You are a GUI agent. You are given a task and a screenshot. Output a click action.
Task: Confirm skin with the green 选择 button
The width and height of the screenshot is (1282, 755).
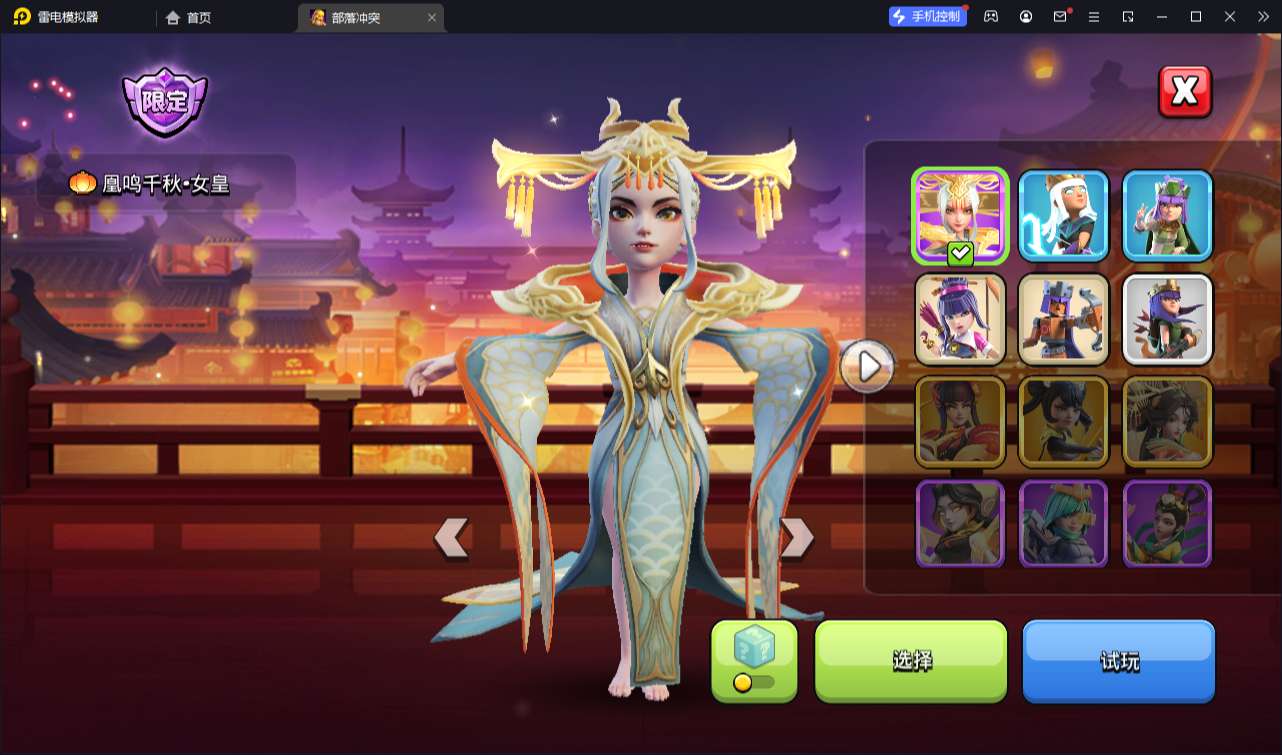911,660
